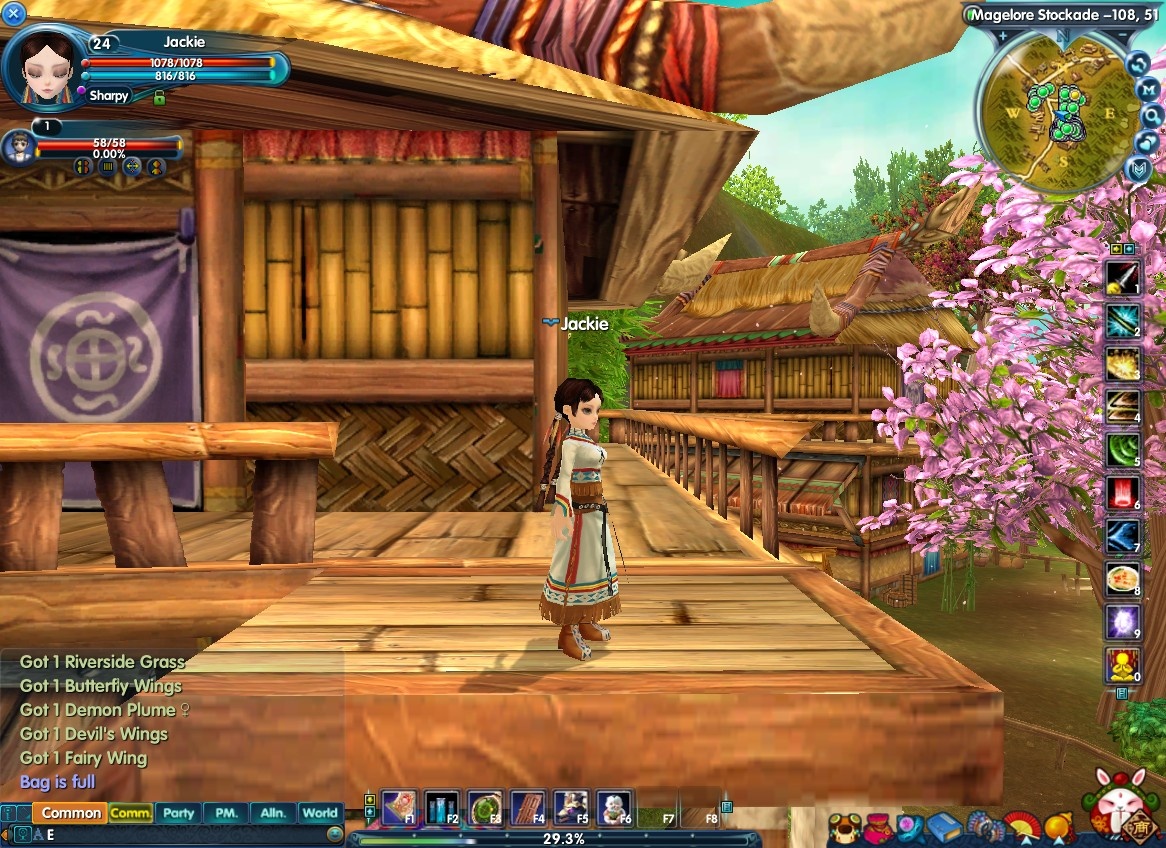Use the F1 hotbar item
The width and height of the screenshot is (1166, 848).
(x=398, y=806)
